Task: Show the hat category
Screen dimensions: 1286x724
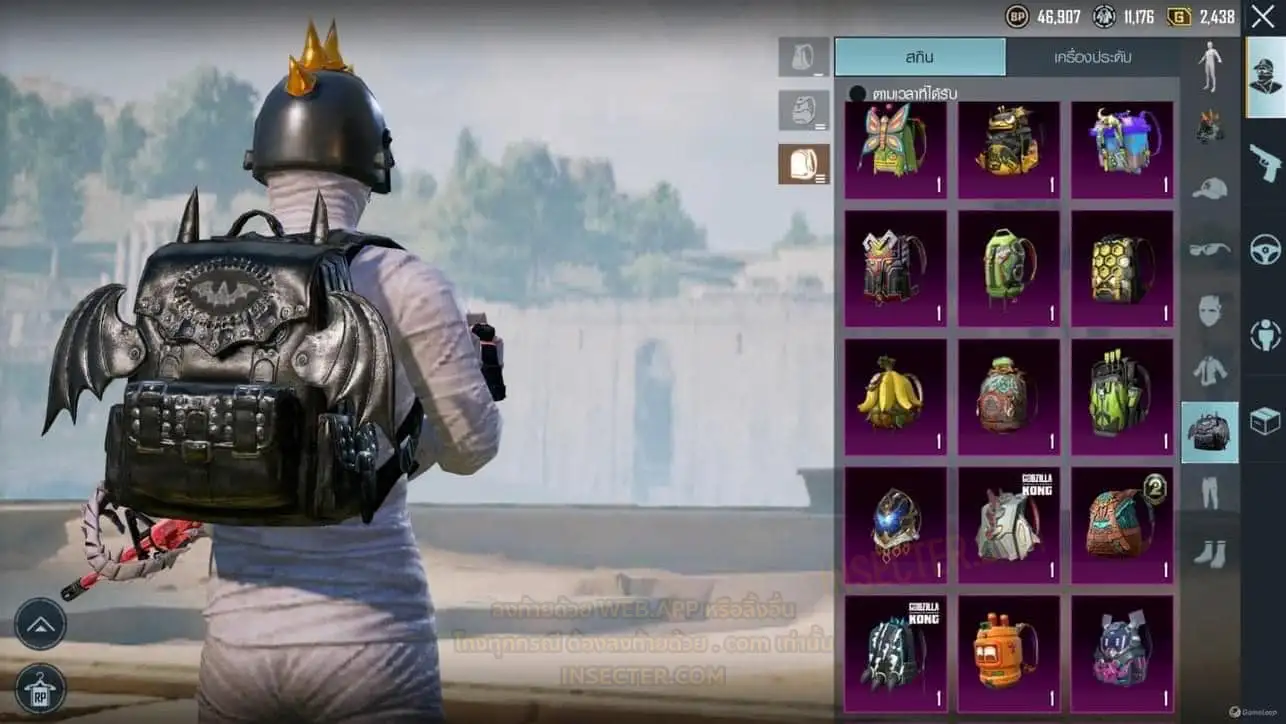Action: pos(1210,188)
